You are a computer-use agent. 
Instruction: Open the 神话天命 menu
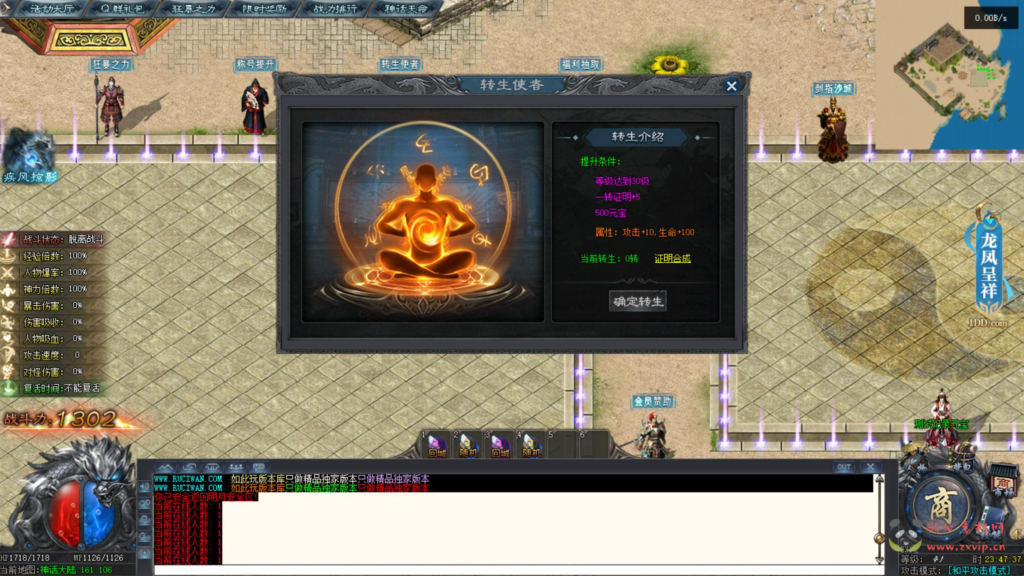tap(406, 8)
